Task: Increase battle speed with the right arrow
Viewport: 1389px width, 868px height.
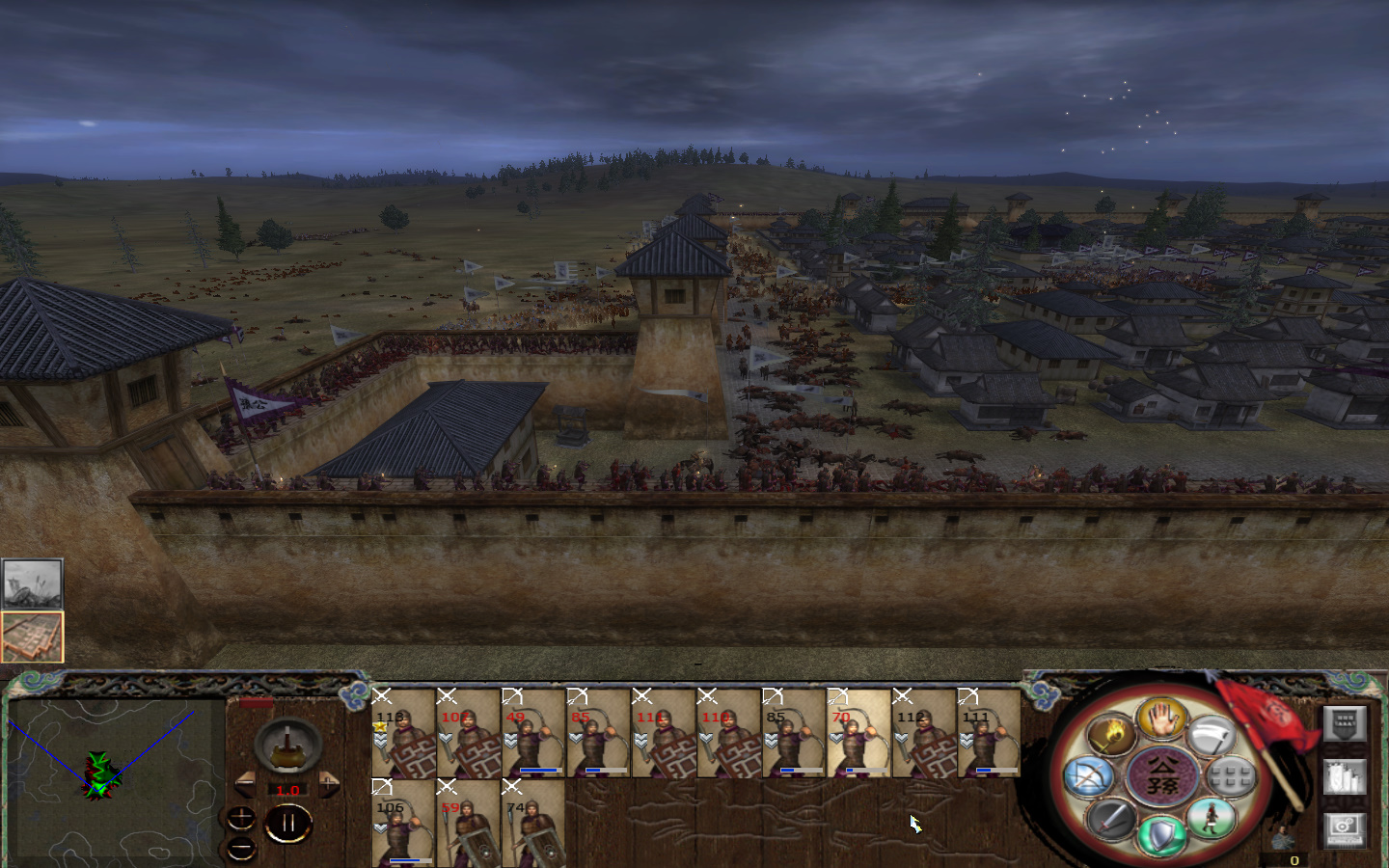Action: click(329, 783)
